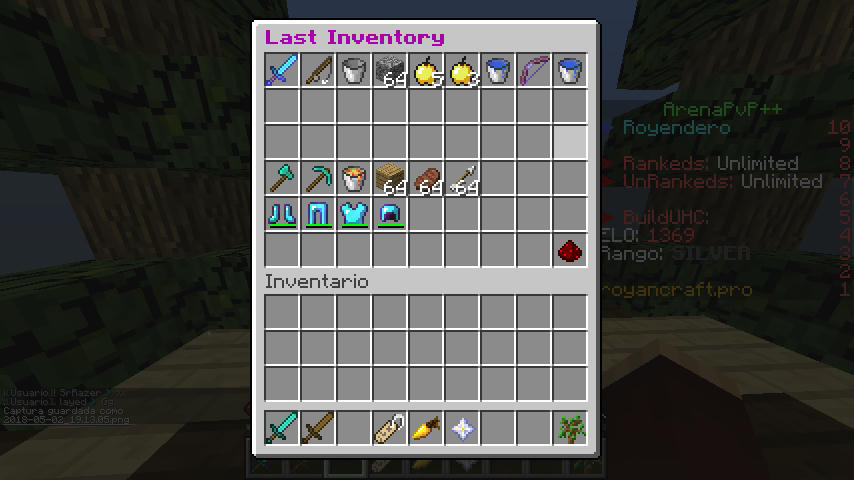Select the diamond pickaxe
The height and width of the screenshot is (480, 854).
tap(319, 179)
